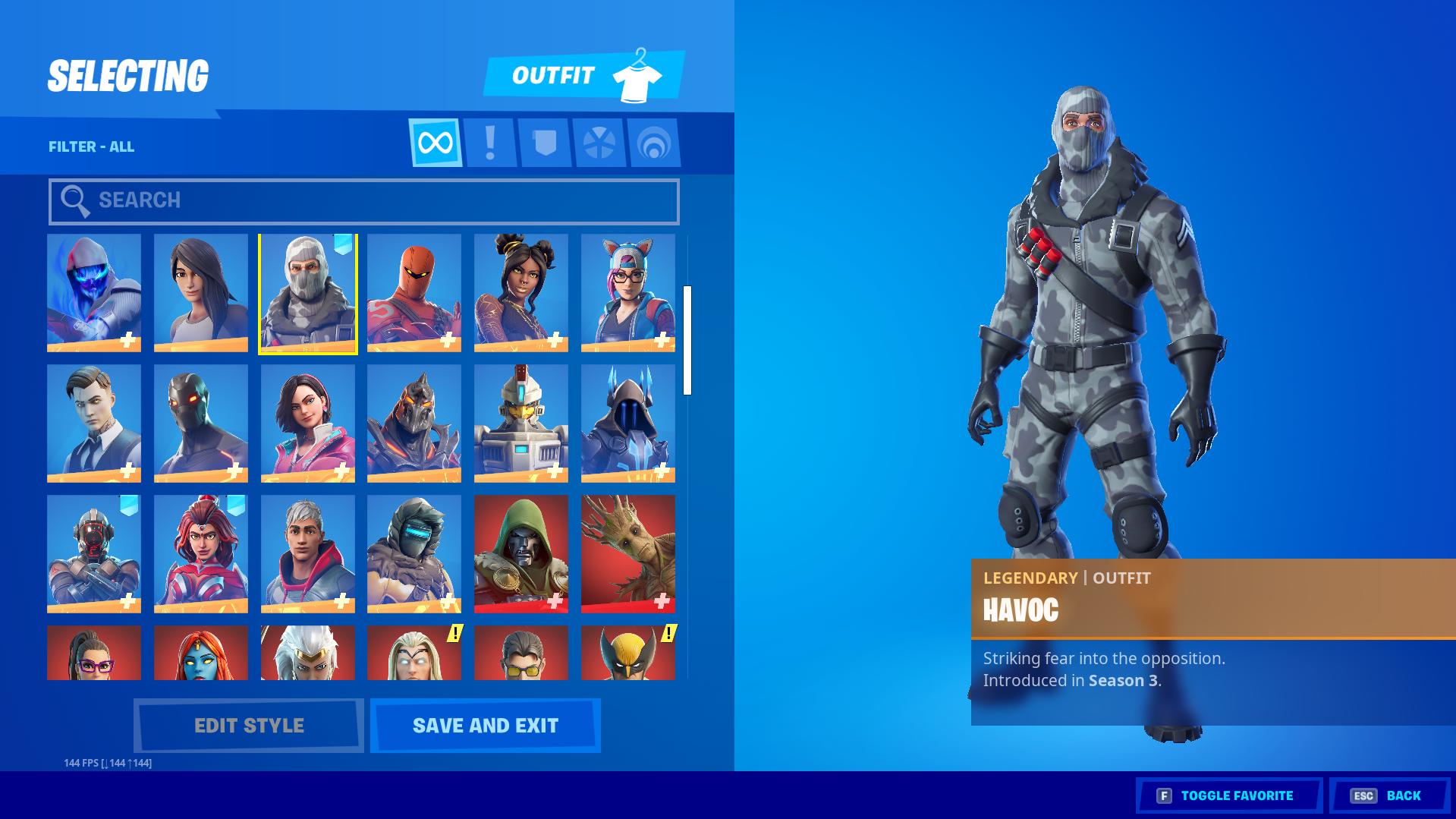
Task: Choose the pocket-shaped filter tab
Action: coord(545,143)
